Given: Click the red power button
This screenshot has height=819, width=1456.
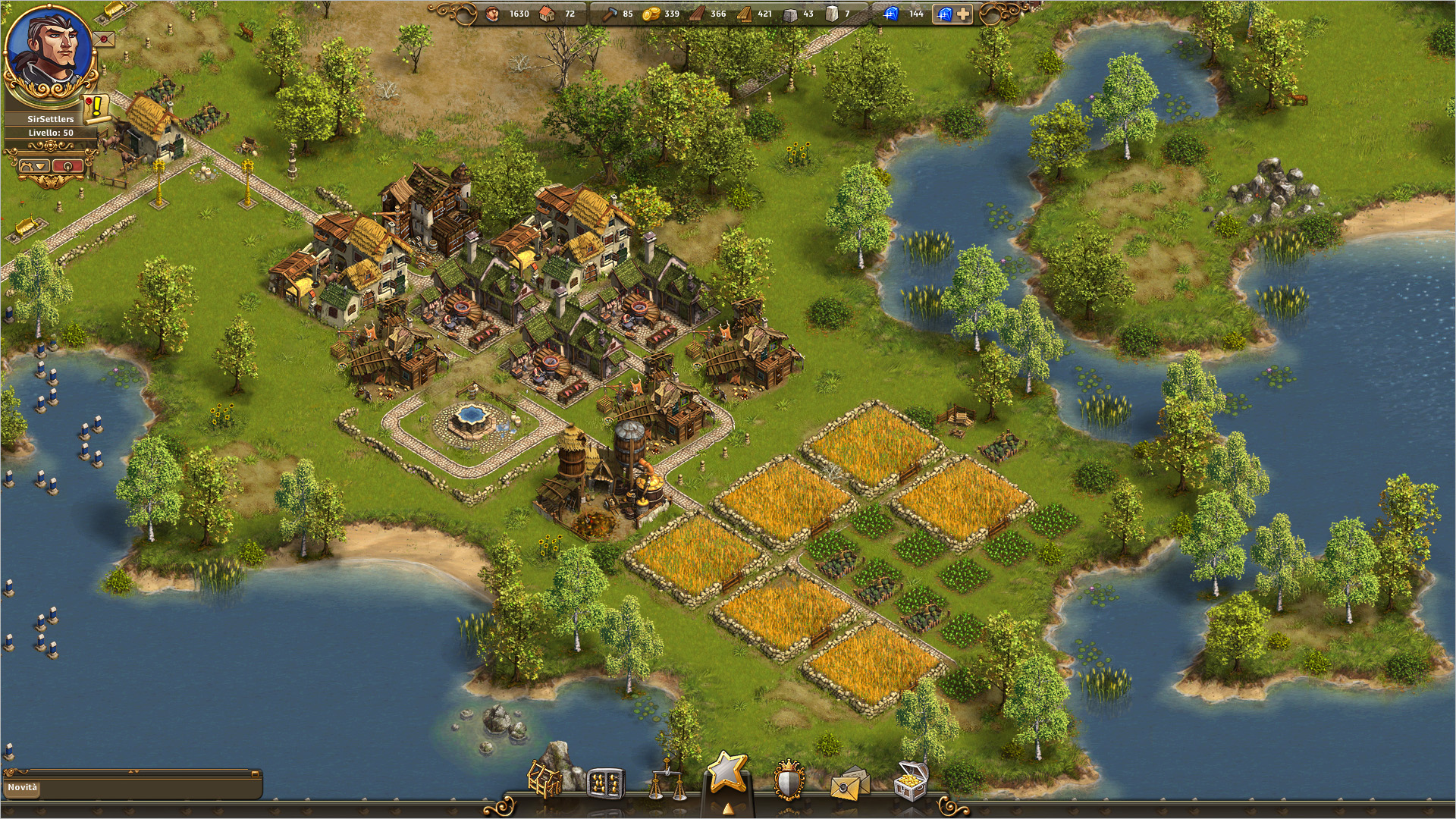Looking at the screenshot, I should (x=67, y=166).
